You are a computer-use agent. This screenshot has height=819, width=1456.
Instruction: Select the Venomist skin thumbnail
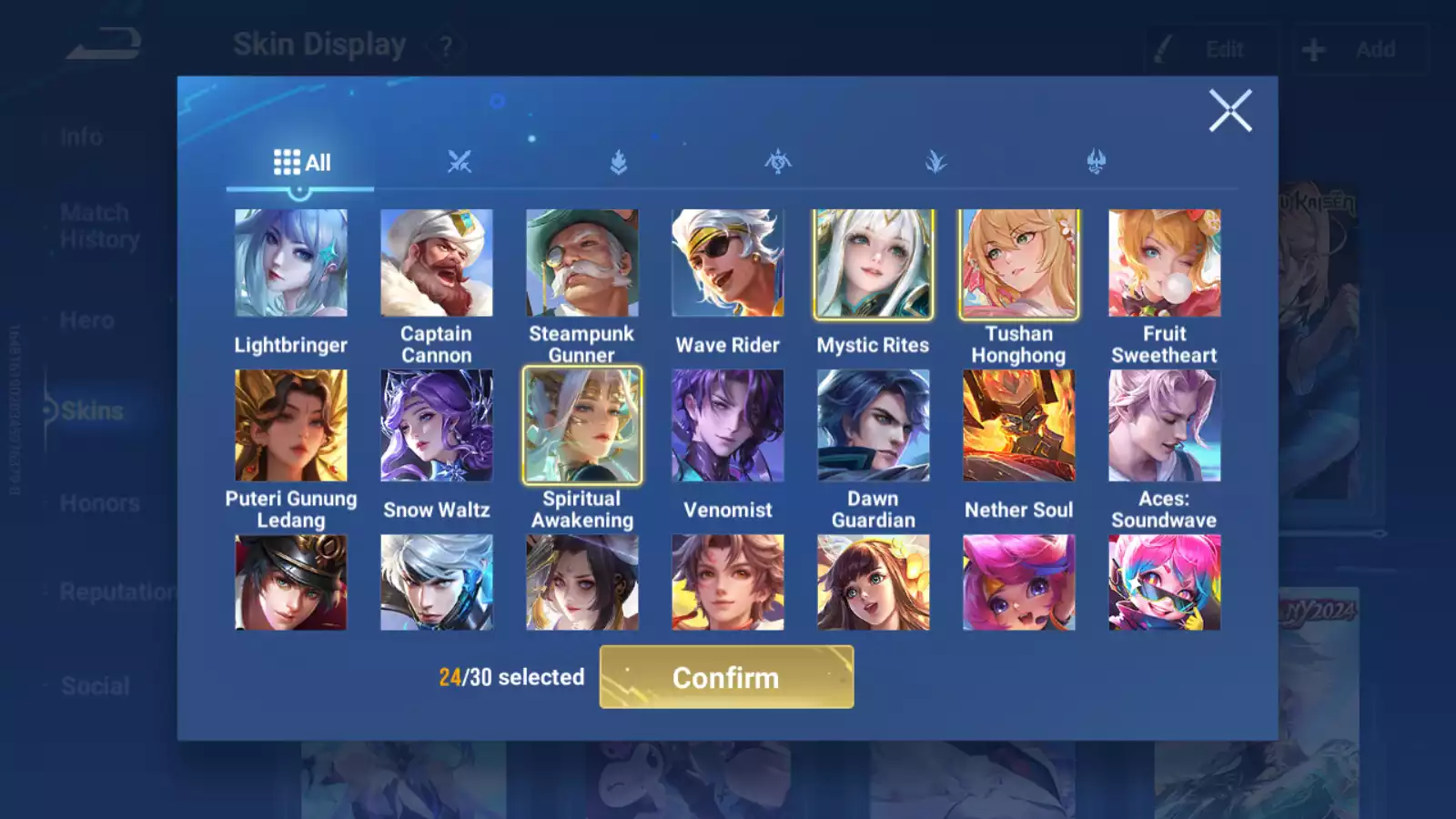(x=727, y=426)
